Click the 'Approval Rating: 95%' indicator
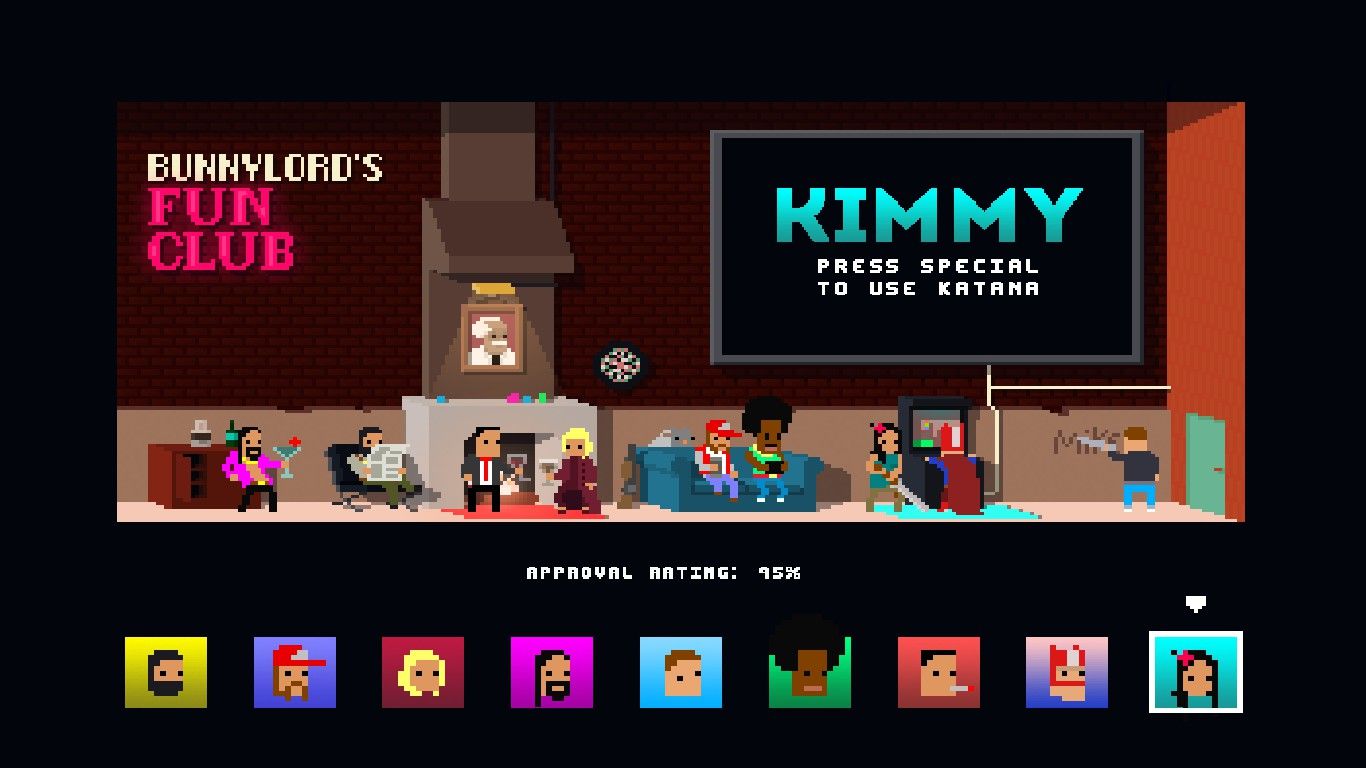1366x768 pixels. point(665,572)
